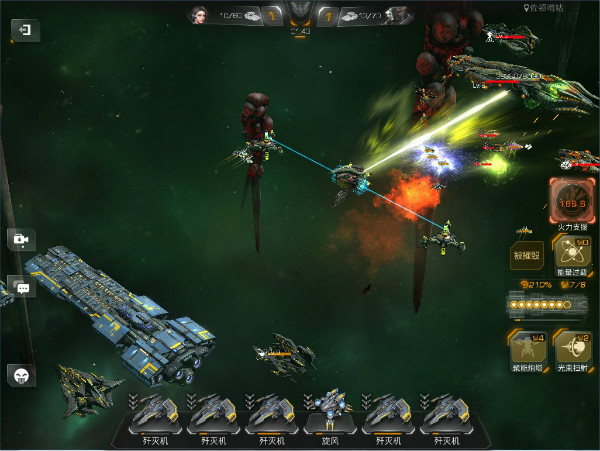Exit the battle via the top-left door icon

pyautogui.click(x=24, y=31)
